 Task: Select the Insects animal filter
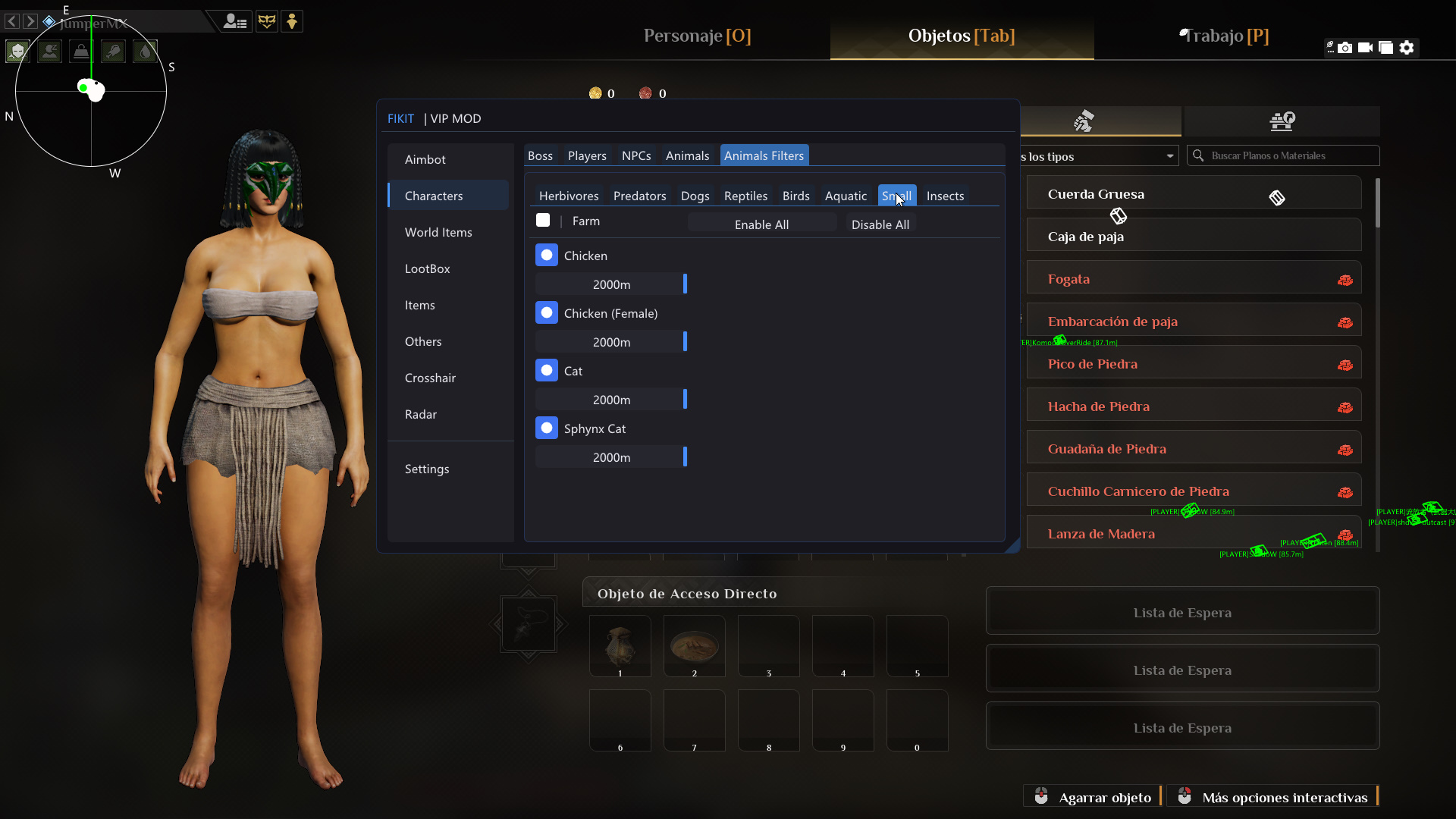(945, 195)
